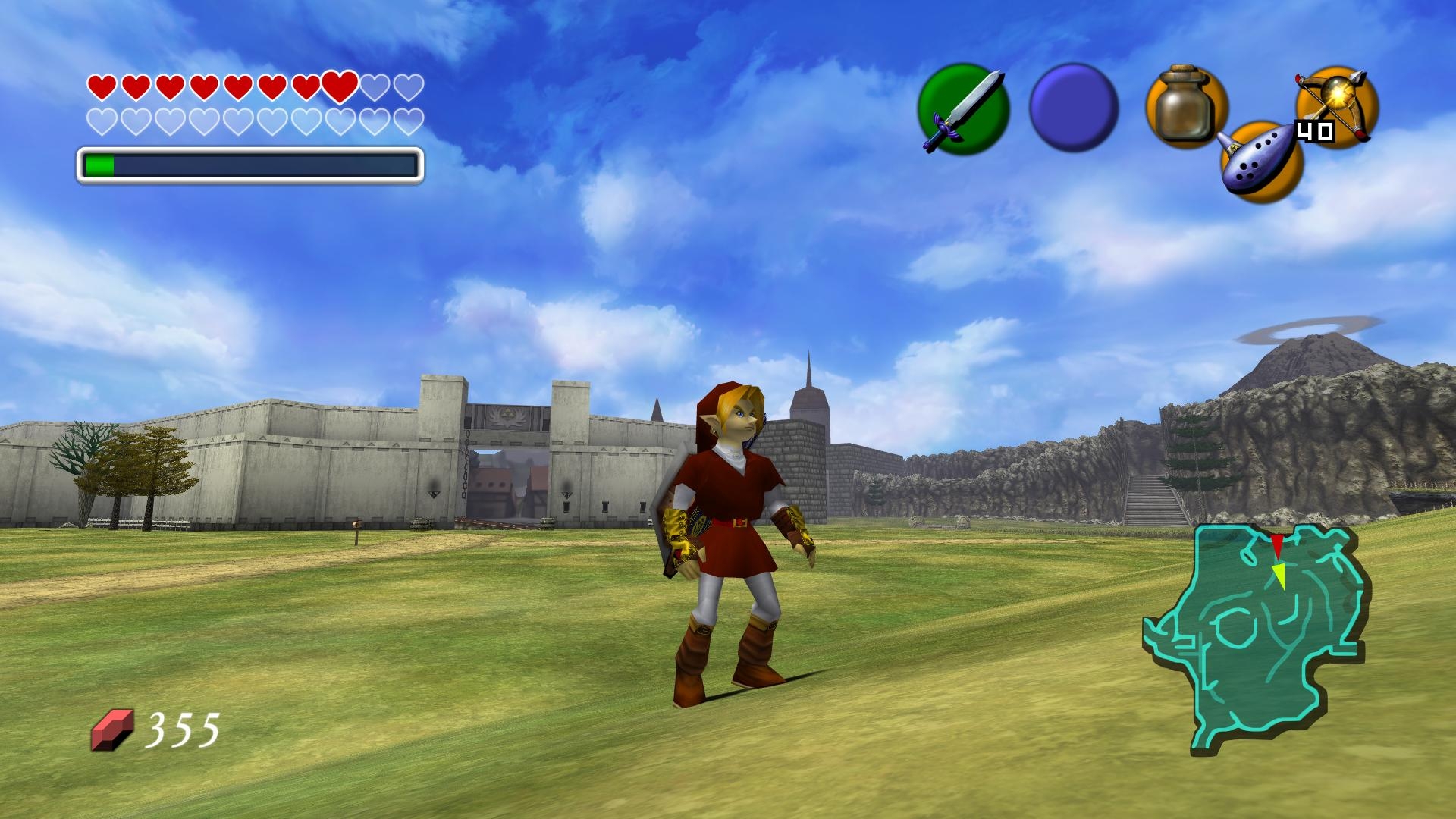The height and width of the screenshot is (819, 1456).
Task: Play the Ocarina of Time item
Action: (x=1260, y=162)
